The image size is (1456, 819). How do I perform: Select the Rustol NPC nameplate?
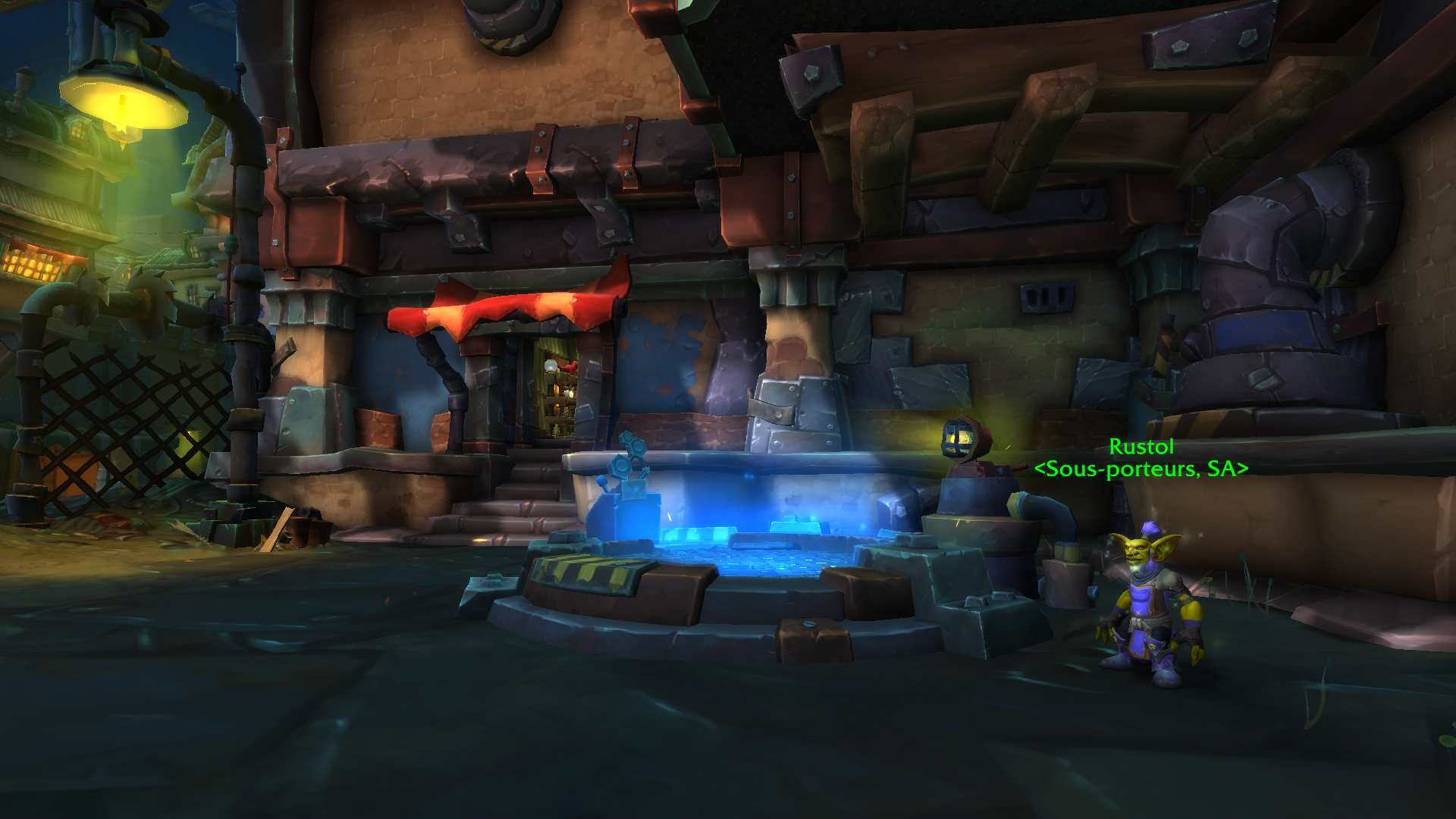tap(1141, 447)
